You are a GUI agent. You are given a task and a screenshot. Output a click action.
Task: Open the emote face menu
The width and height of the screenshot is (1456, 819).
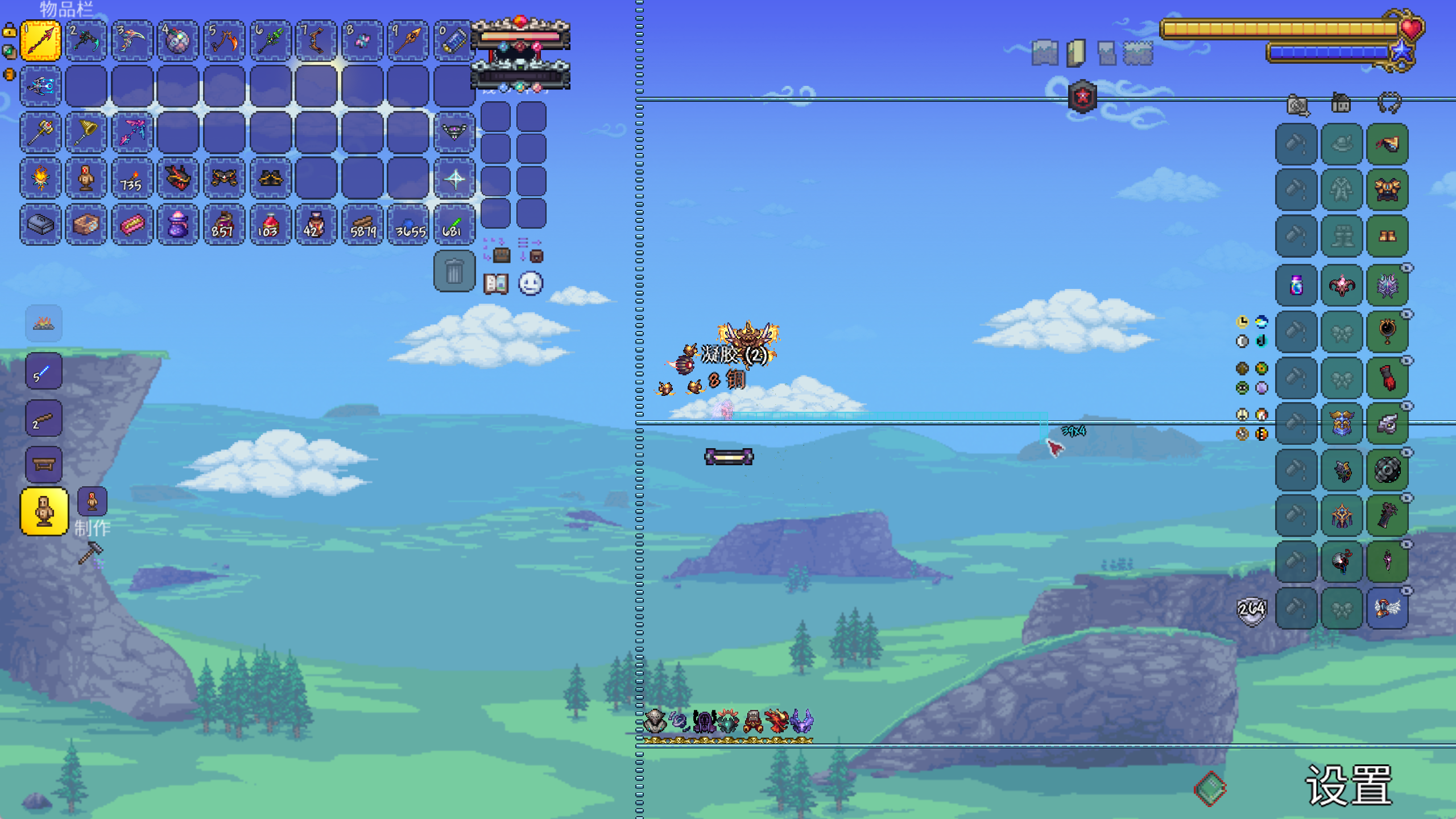click(531, 283)
